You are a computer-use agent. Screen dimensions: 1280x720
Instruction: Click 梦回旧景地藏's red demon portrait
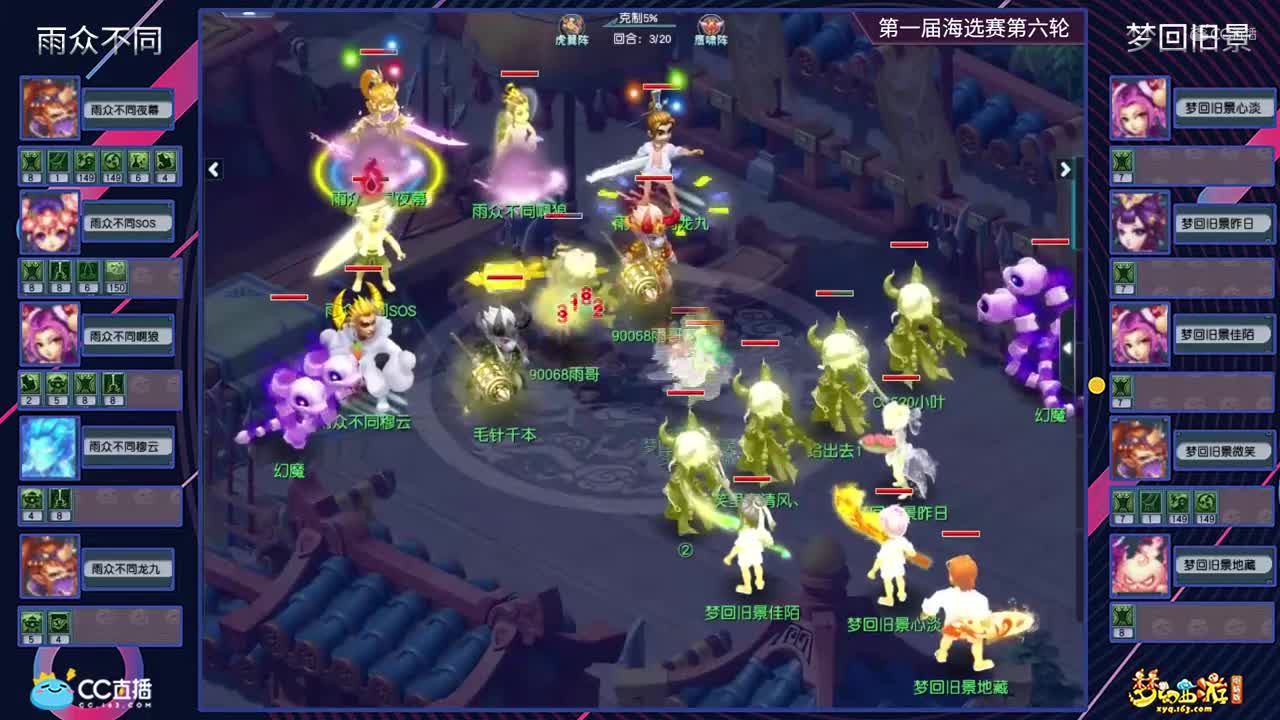(1140, 565)
